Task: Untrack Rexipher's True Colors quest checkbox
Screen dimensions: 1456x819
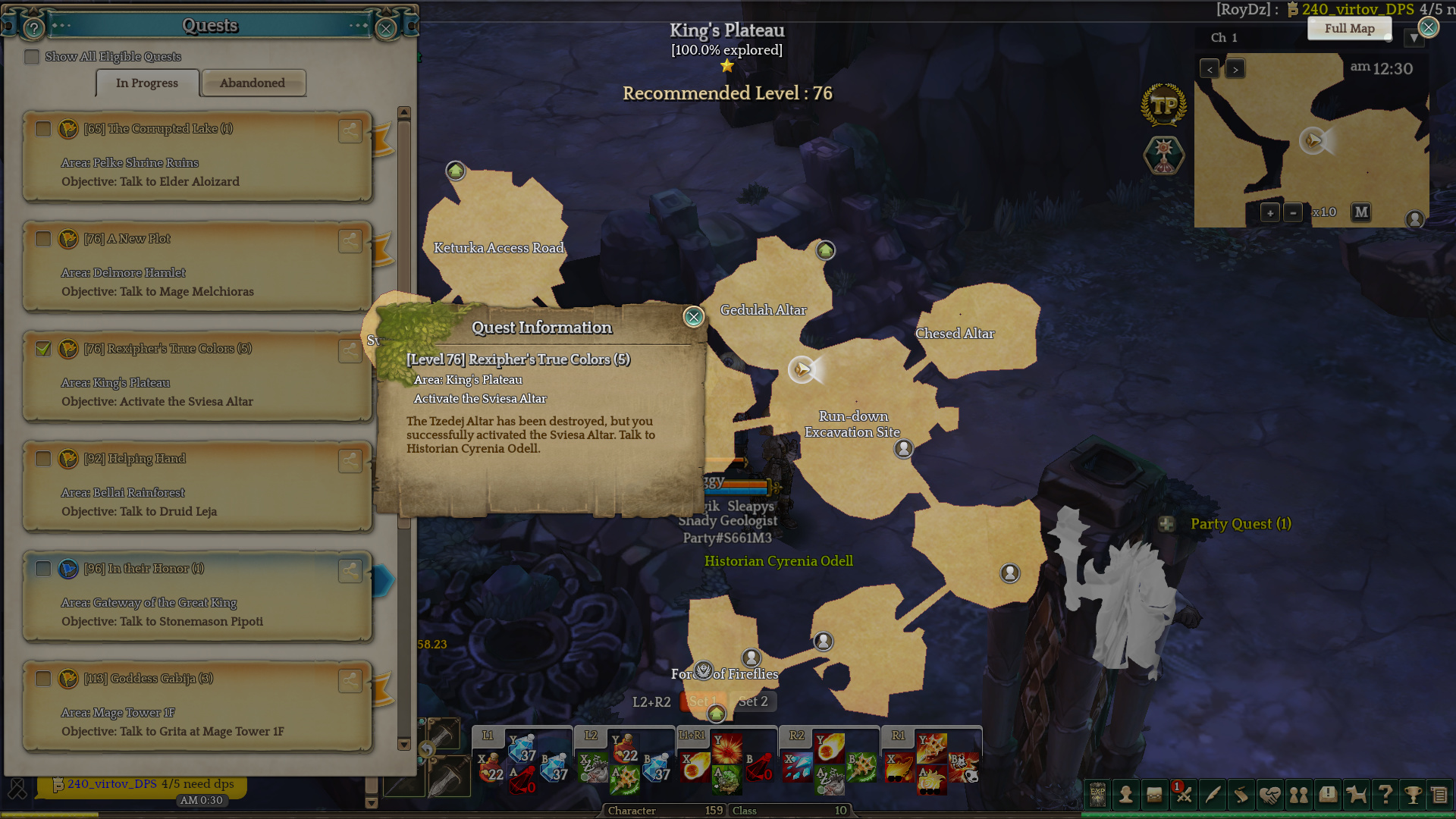Action: point(43,349)
